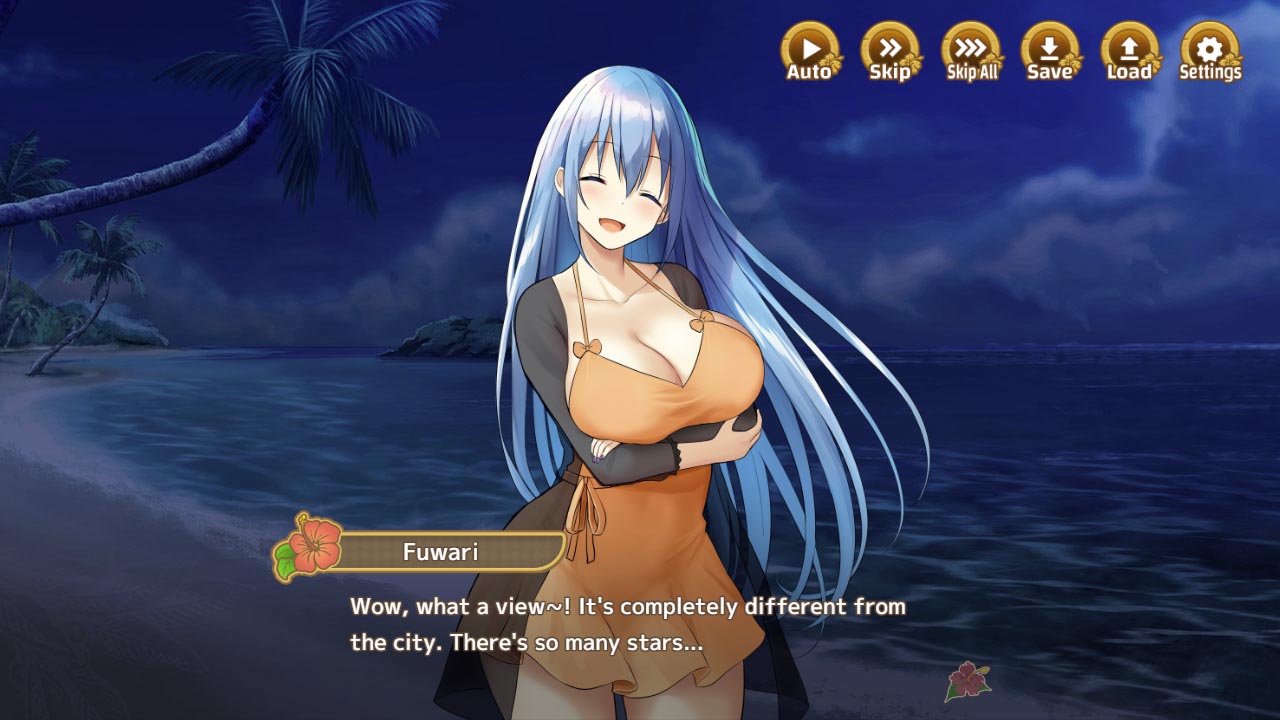Open the Save menu
This screenshot has height=720, width=1280.
pos(1050,50)
